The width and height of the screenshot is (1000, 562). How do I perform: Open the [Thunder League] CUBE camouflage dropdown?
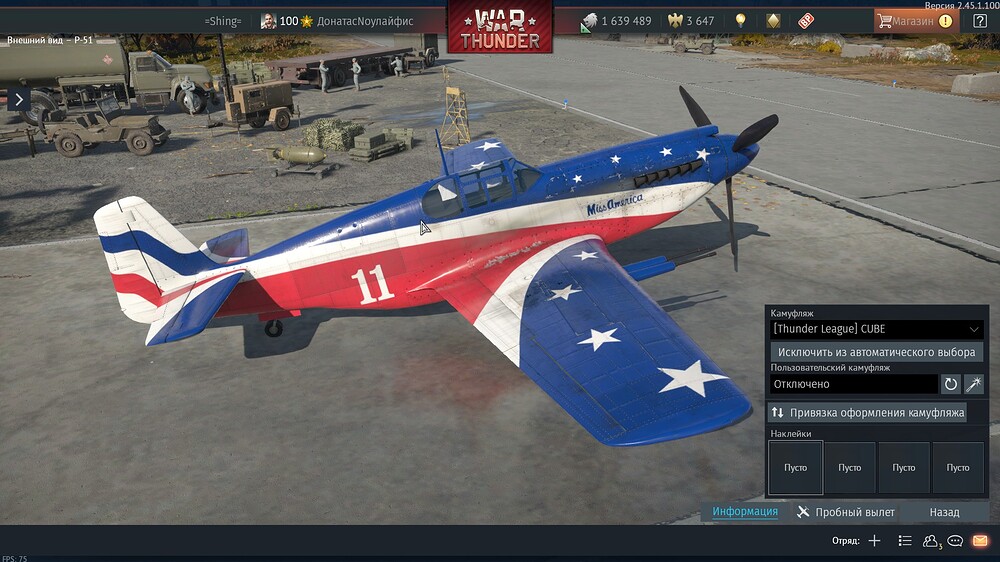[876, 329]
